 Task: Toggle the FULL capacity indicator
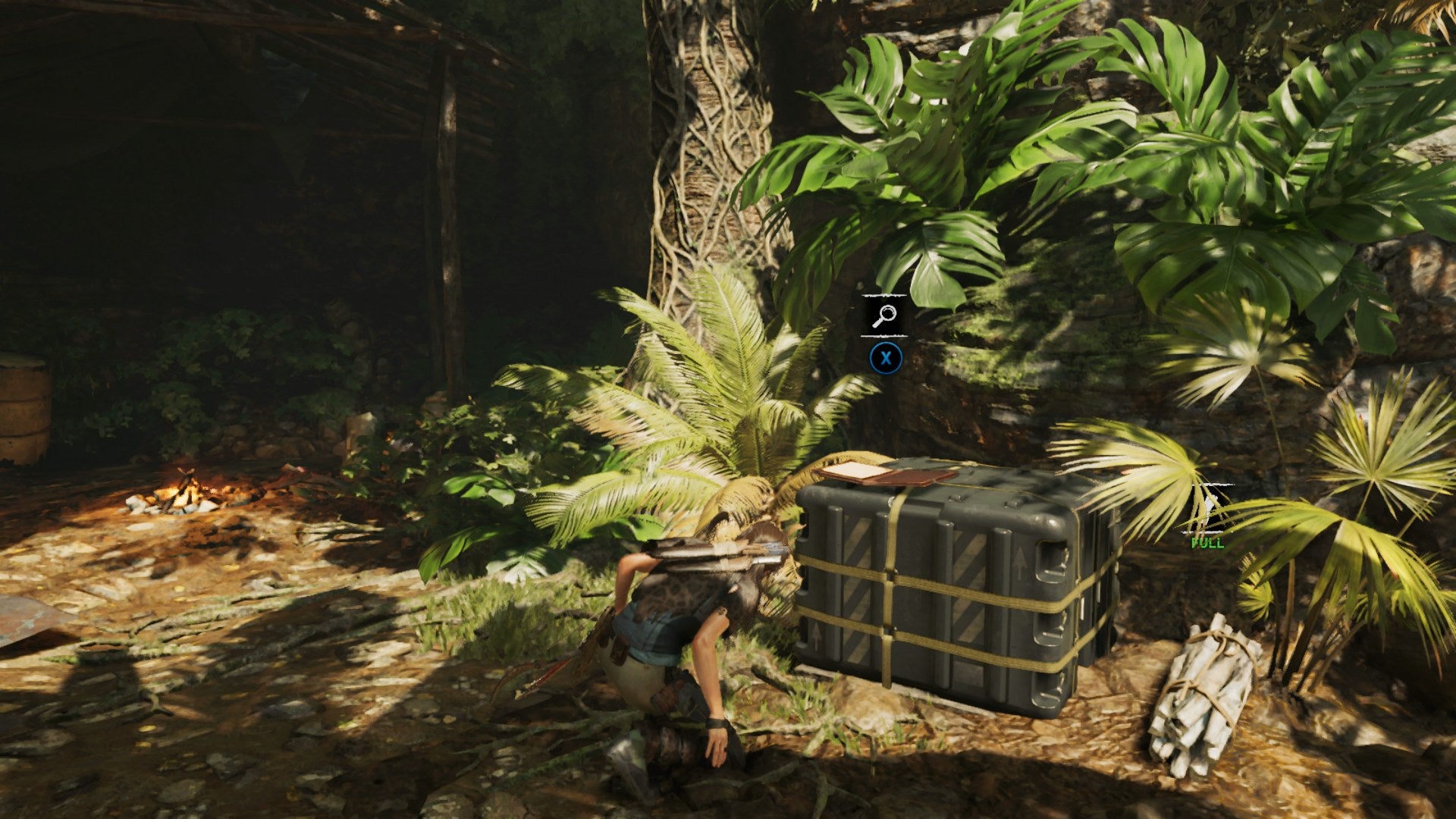click(1207, 542)
